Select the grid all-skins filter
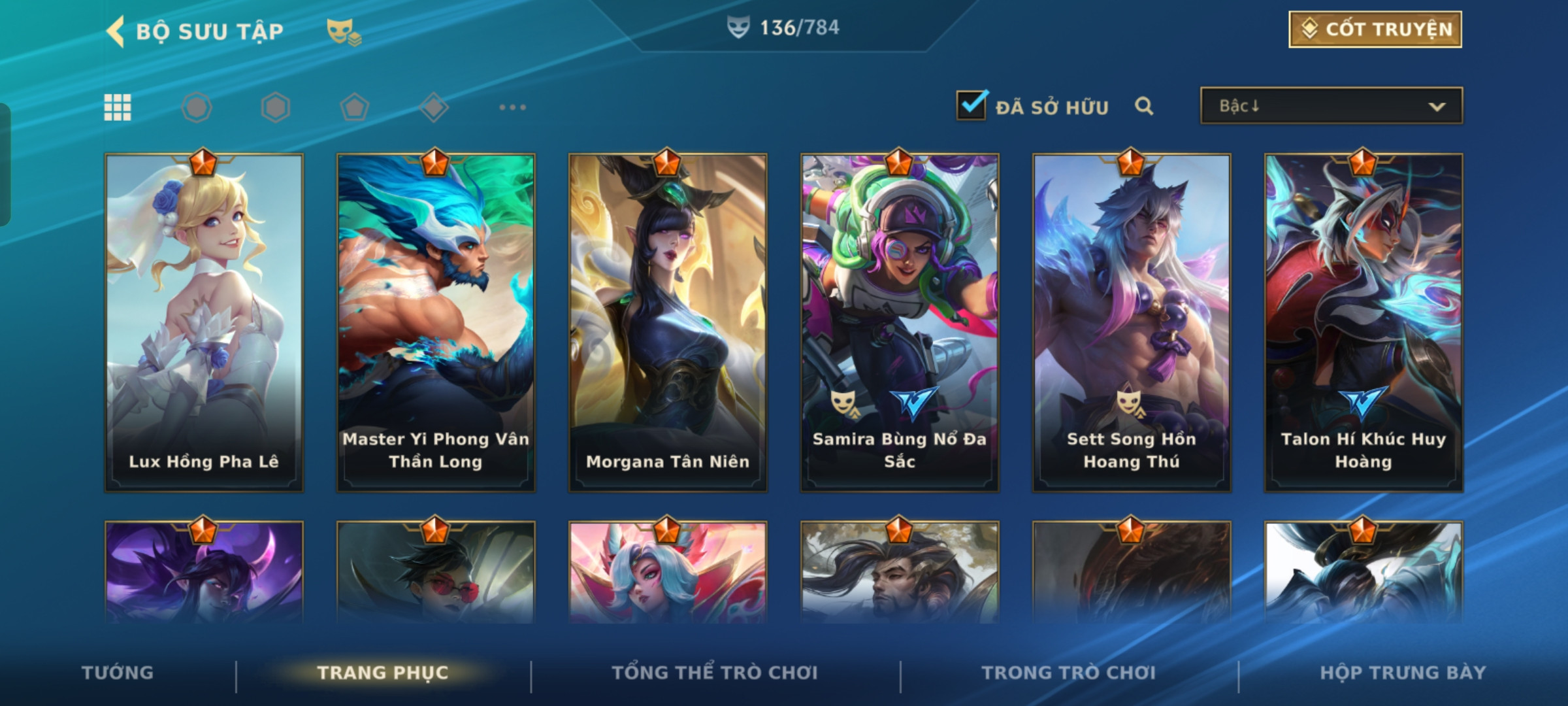The height and width of the screenshot is (706, 1568). [118, 107]
